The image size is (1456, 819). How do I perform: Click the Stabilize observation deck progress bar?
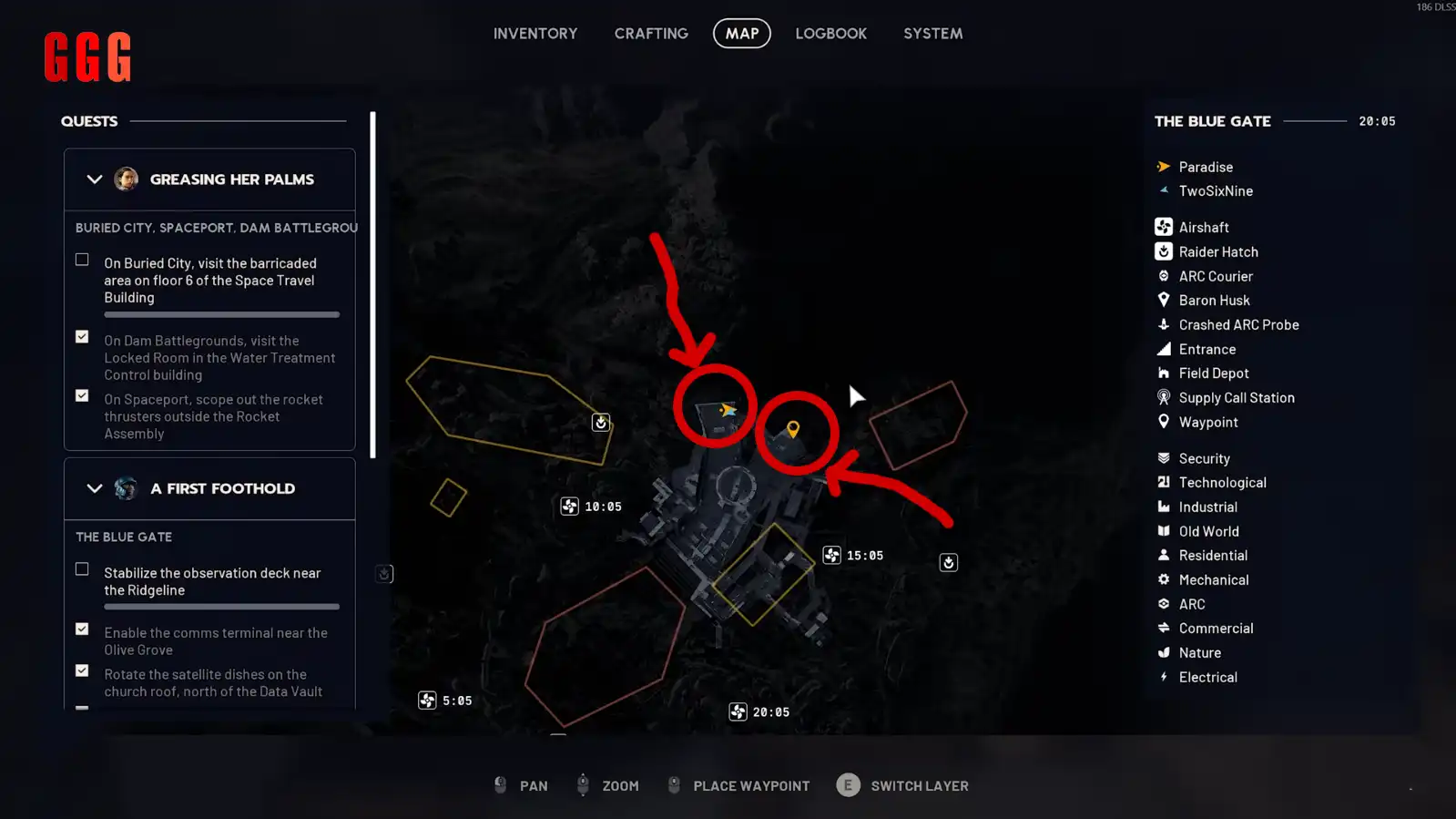coord(221,607)
